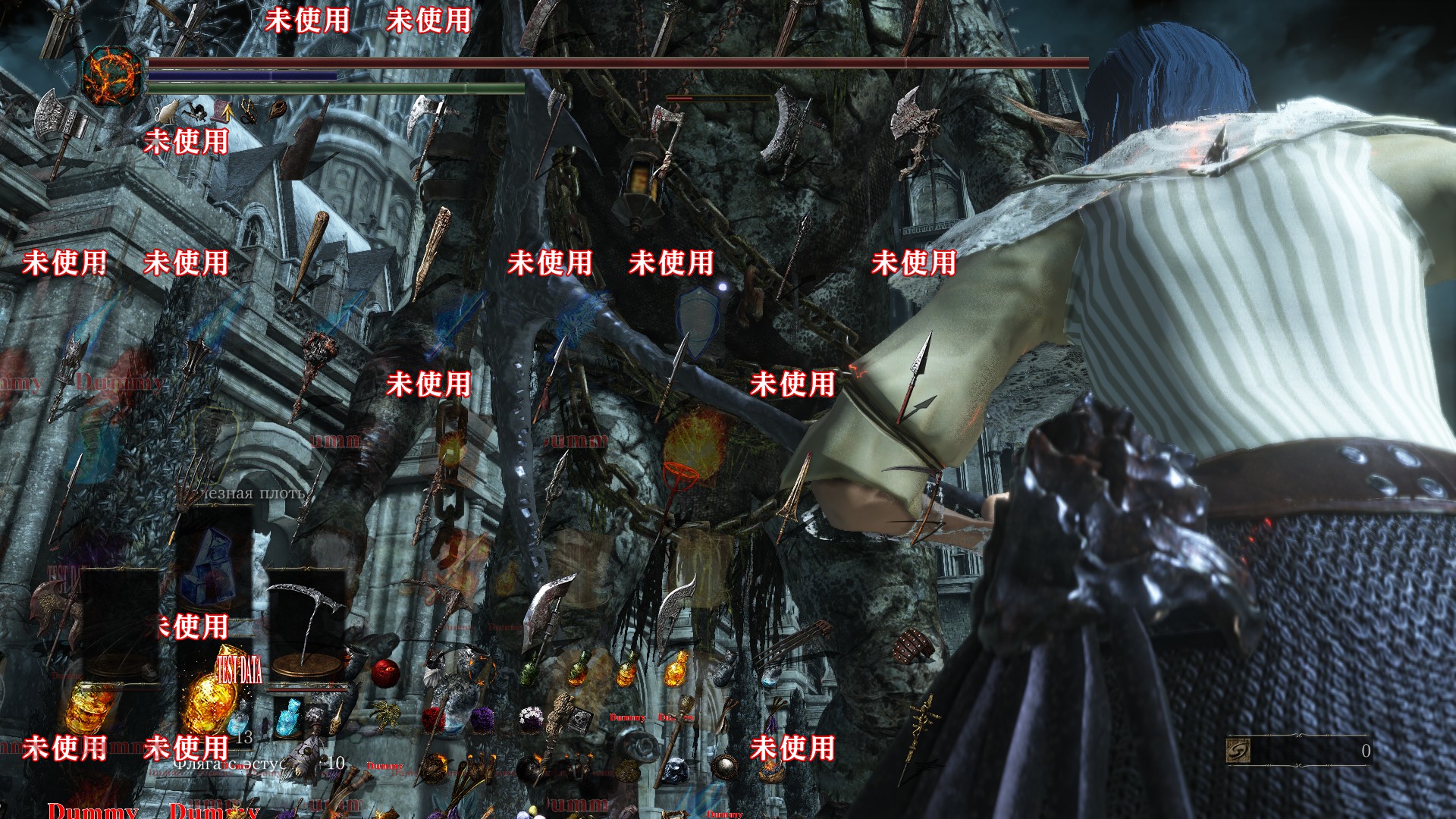
Task: Use the orange Estus Flask slot
Action: (206, 701)
